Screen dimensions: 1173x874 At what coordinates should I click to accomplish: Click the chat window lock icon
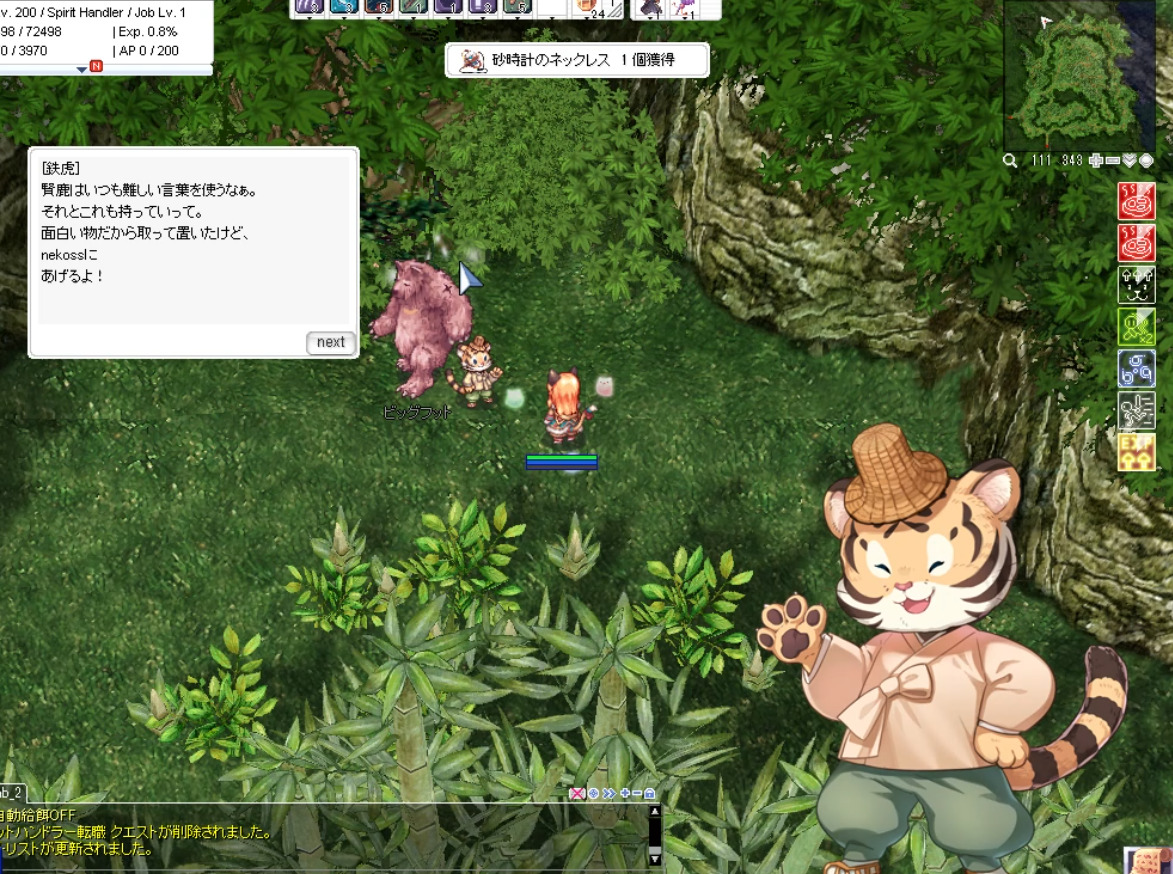pos(650,793)
